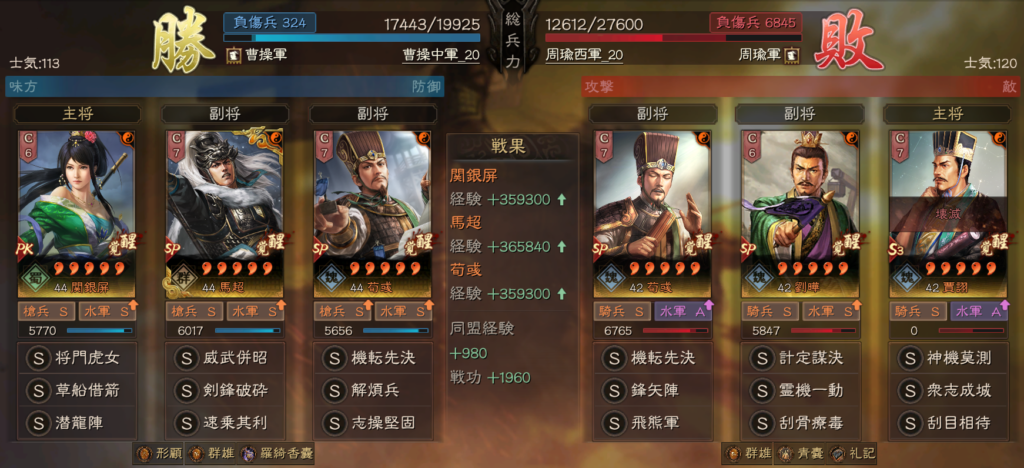Open the 曹操中軍_20 army link

tap(440, 54)
